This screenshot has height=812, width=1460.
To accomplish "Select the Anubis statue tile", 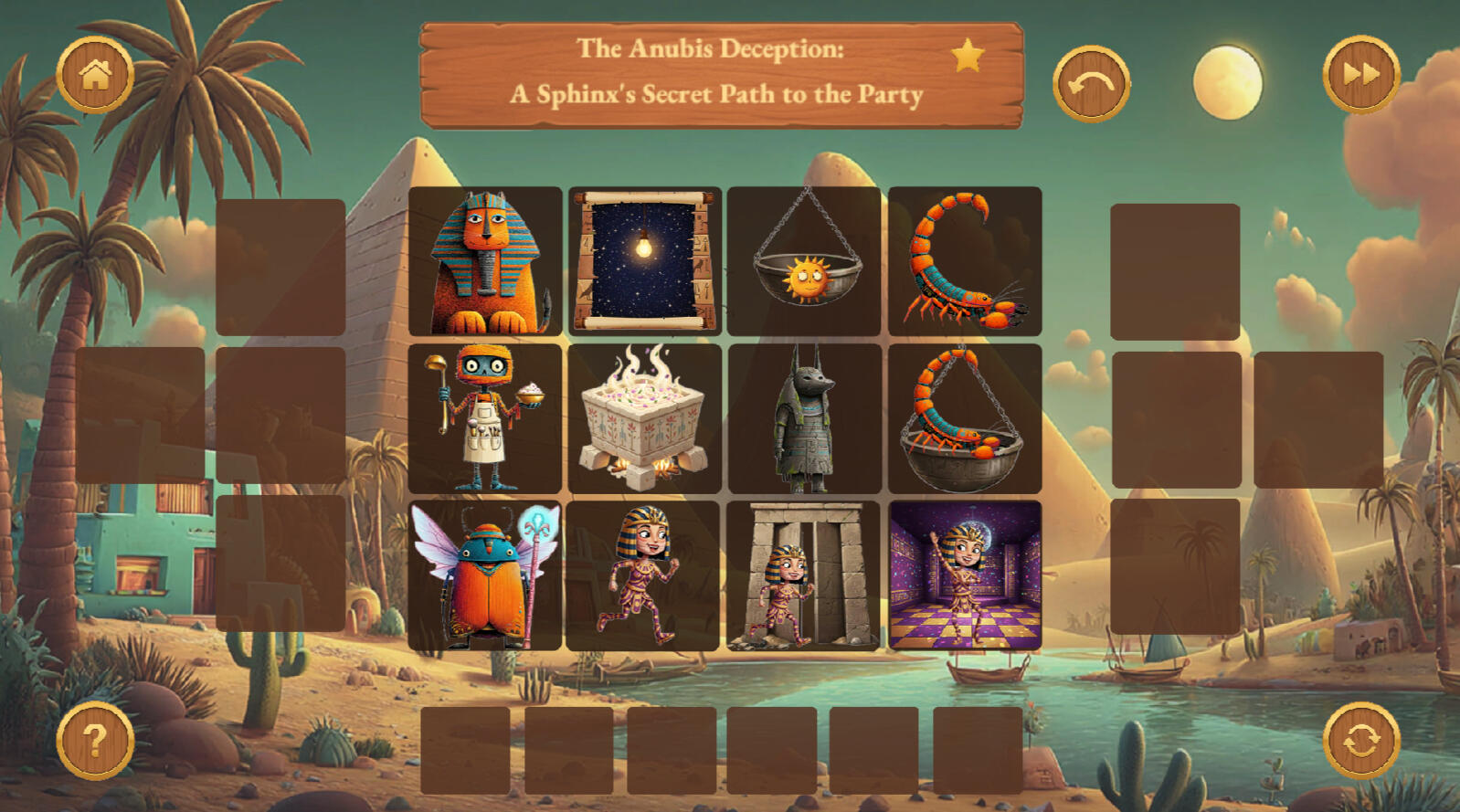I will pos(805,418).
